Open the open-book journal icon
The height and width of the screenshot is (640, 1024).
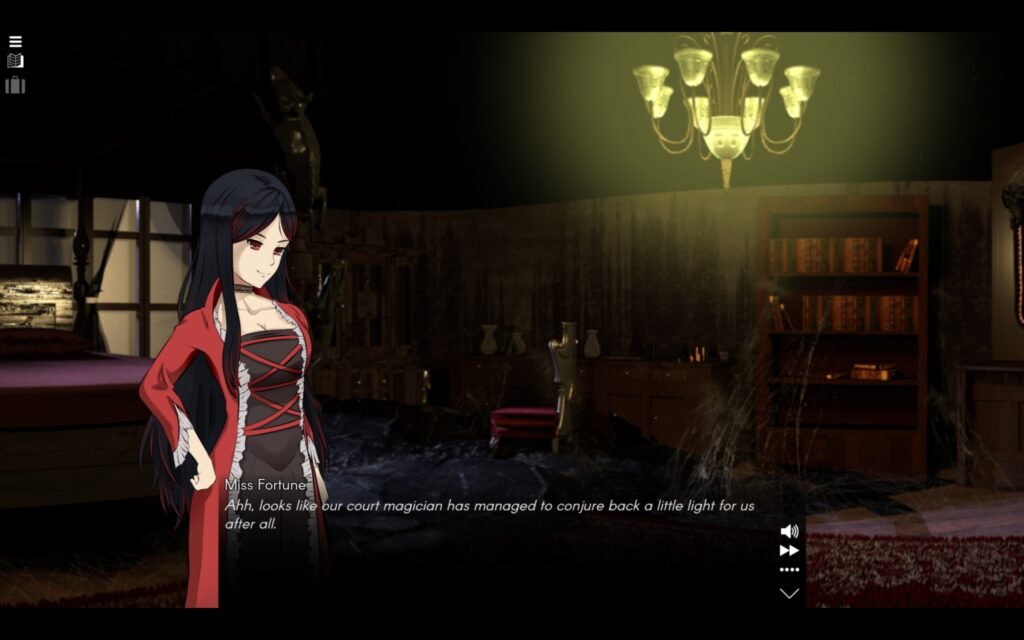[x=15, y=61]
